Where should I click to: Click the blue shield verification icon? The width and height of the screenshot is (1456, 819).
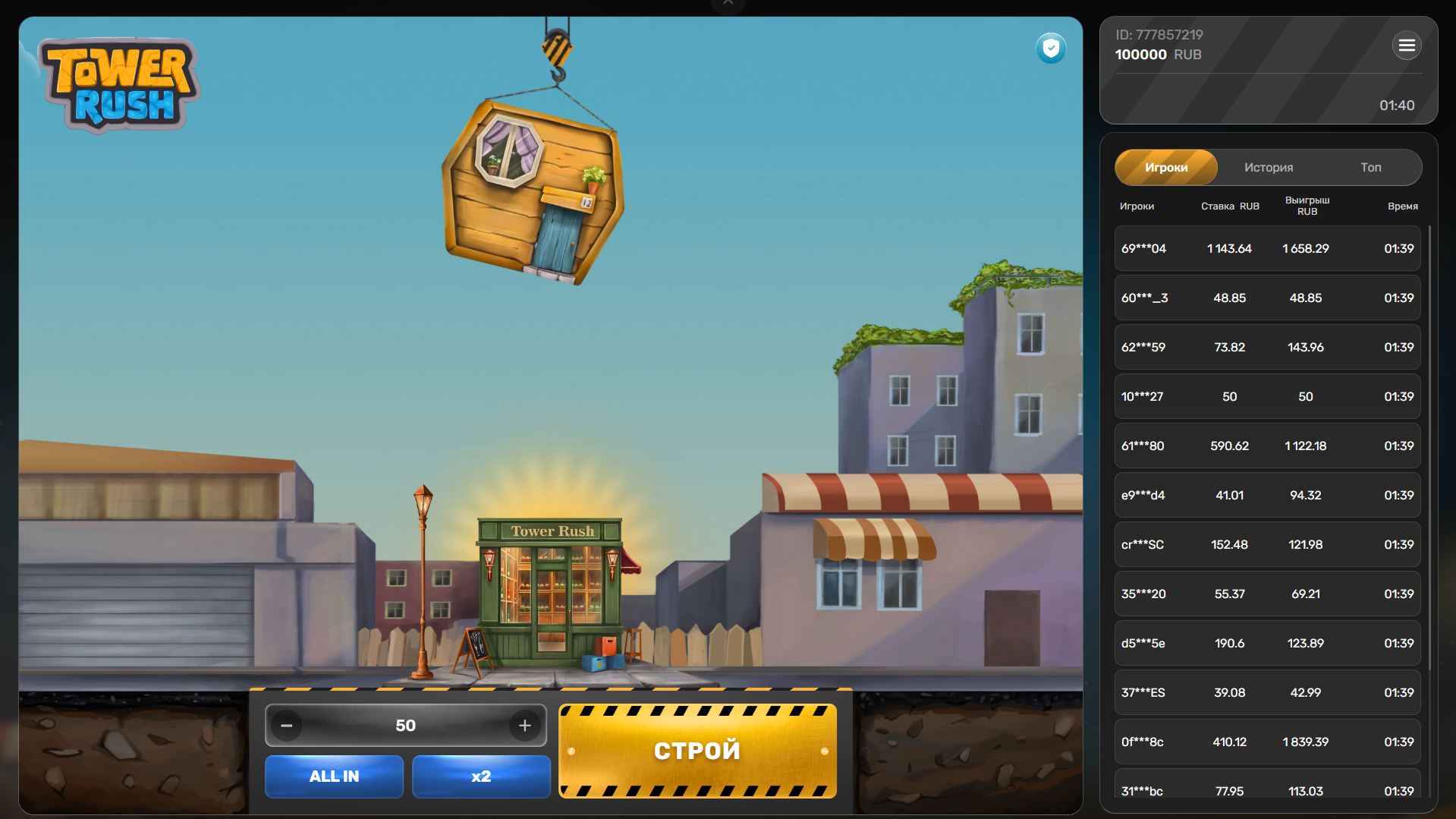pos(1051,48)
